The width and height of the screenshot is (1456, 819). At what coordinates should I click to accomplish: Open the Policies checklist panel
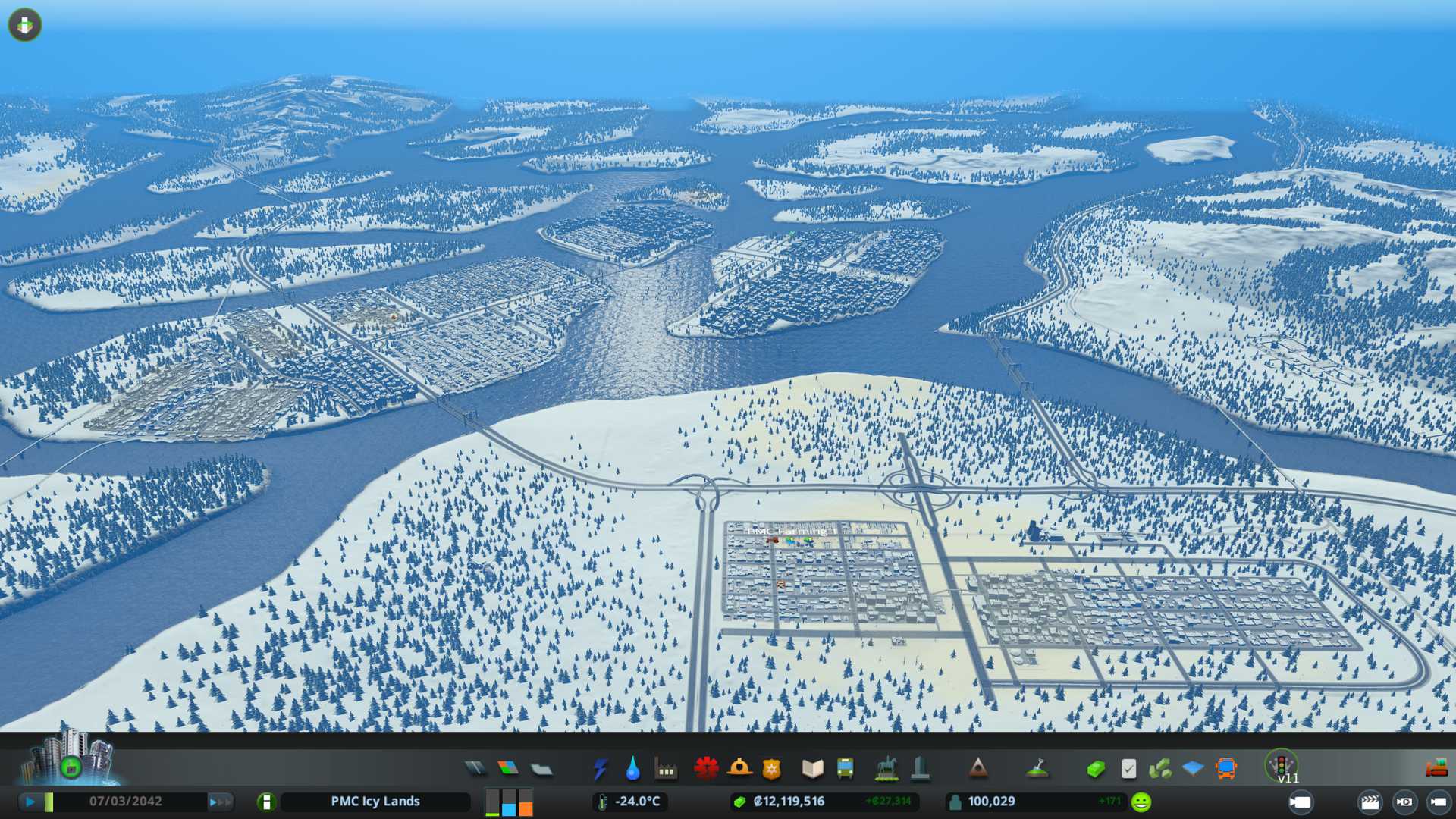(x=1128, y=769)
